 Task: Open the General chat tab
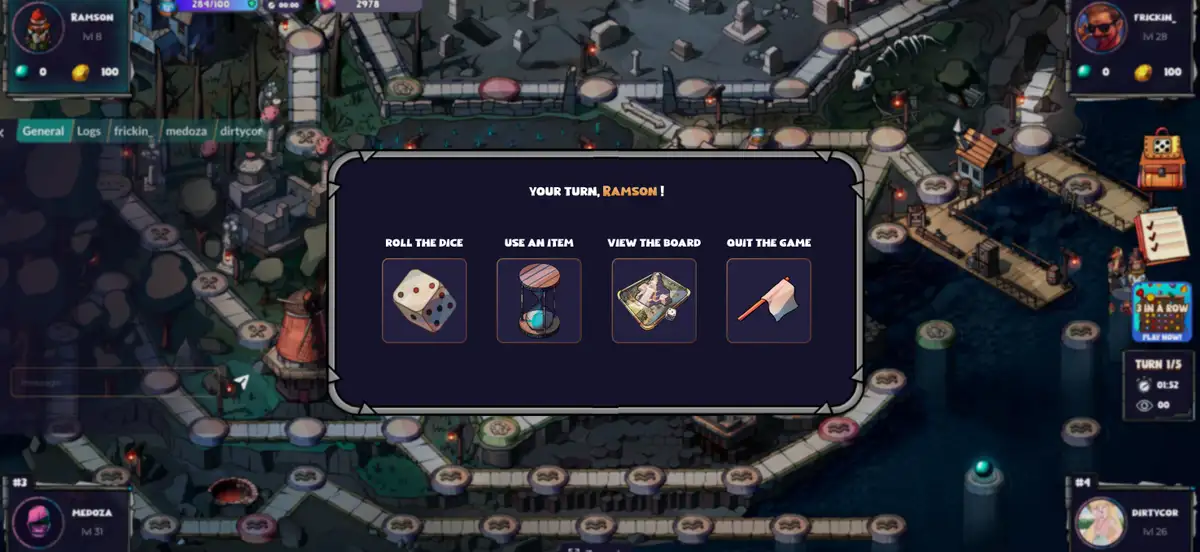click(43, 131)
